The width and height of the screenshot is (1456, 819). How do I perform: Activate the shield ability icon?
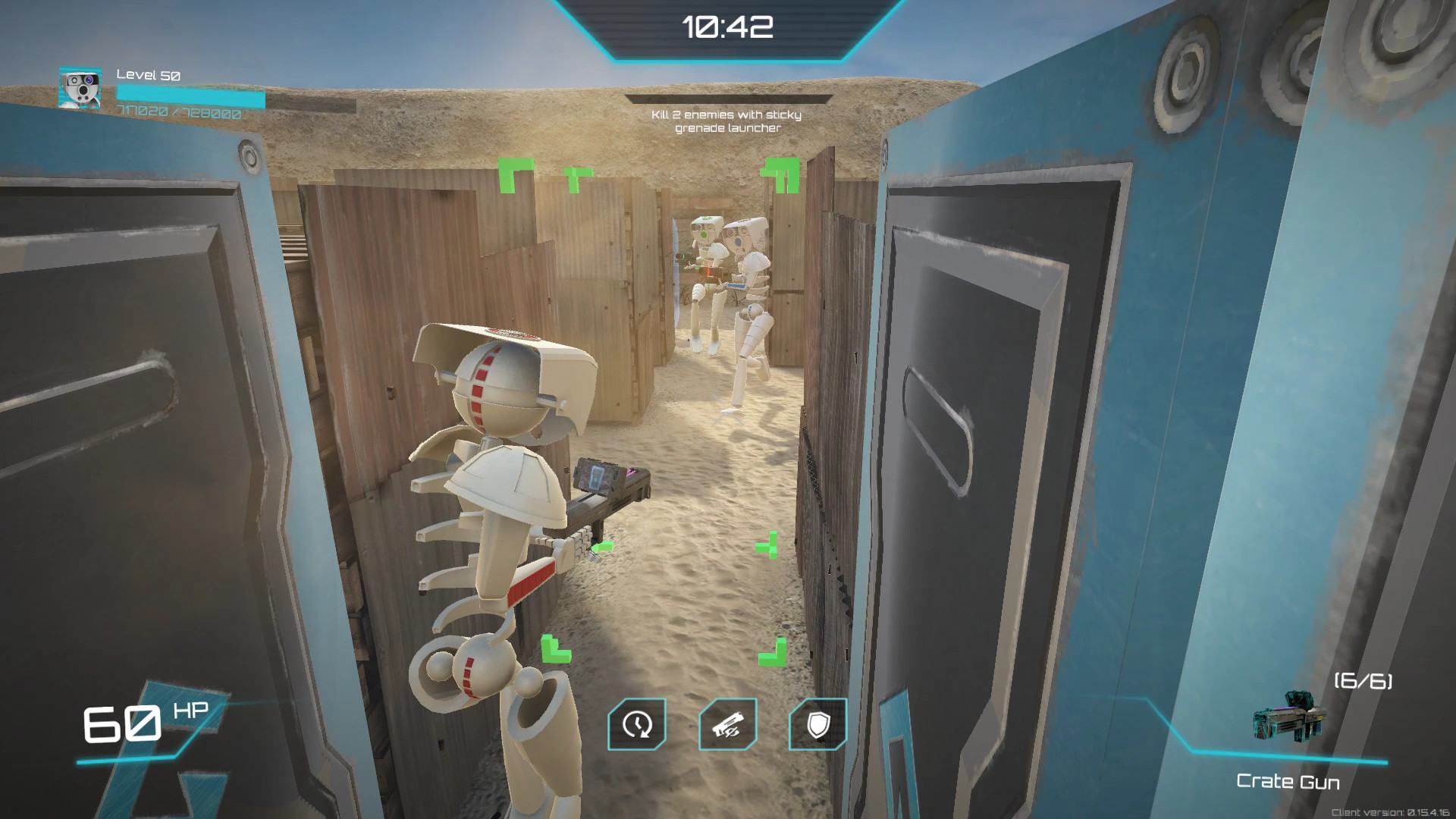[x=817, y=724]
